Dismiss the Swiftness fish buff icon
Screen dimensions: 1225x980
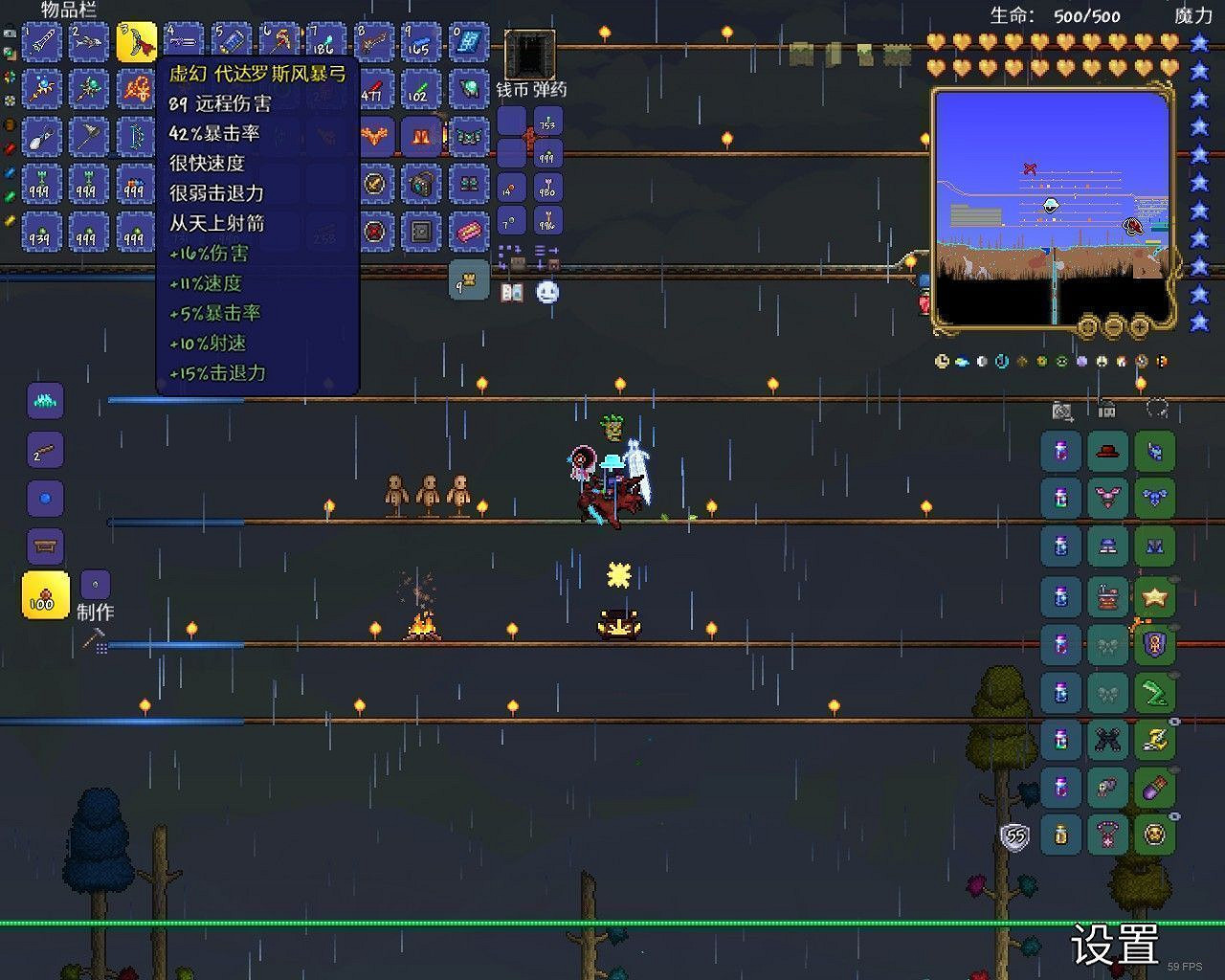click(962, 361)
